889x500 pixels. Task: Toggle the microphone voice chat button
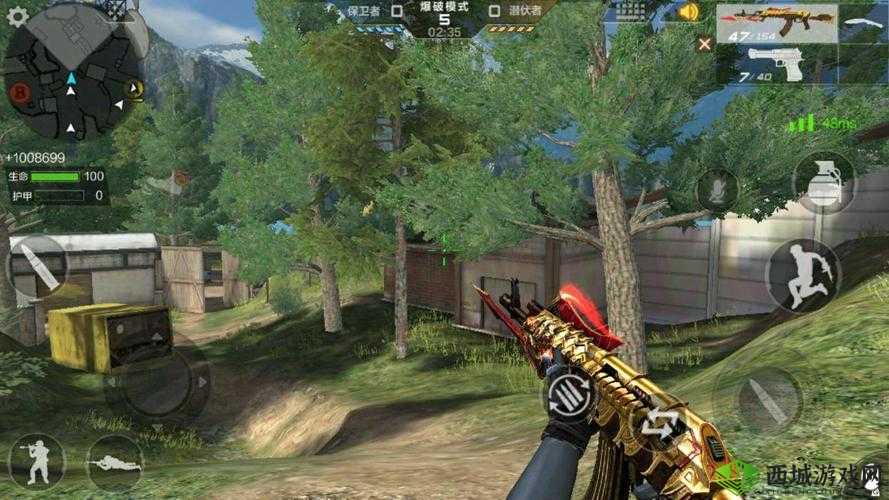pos(716,189)
